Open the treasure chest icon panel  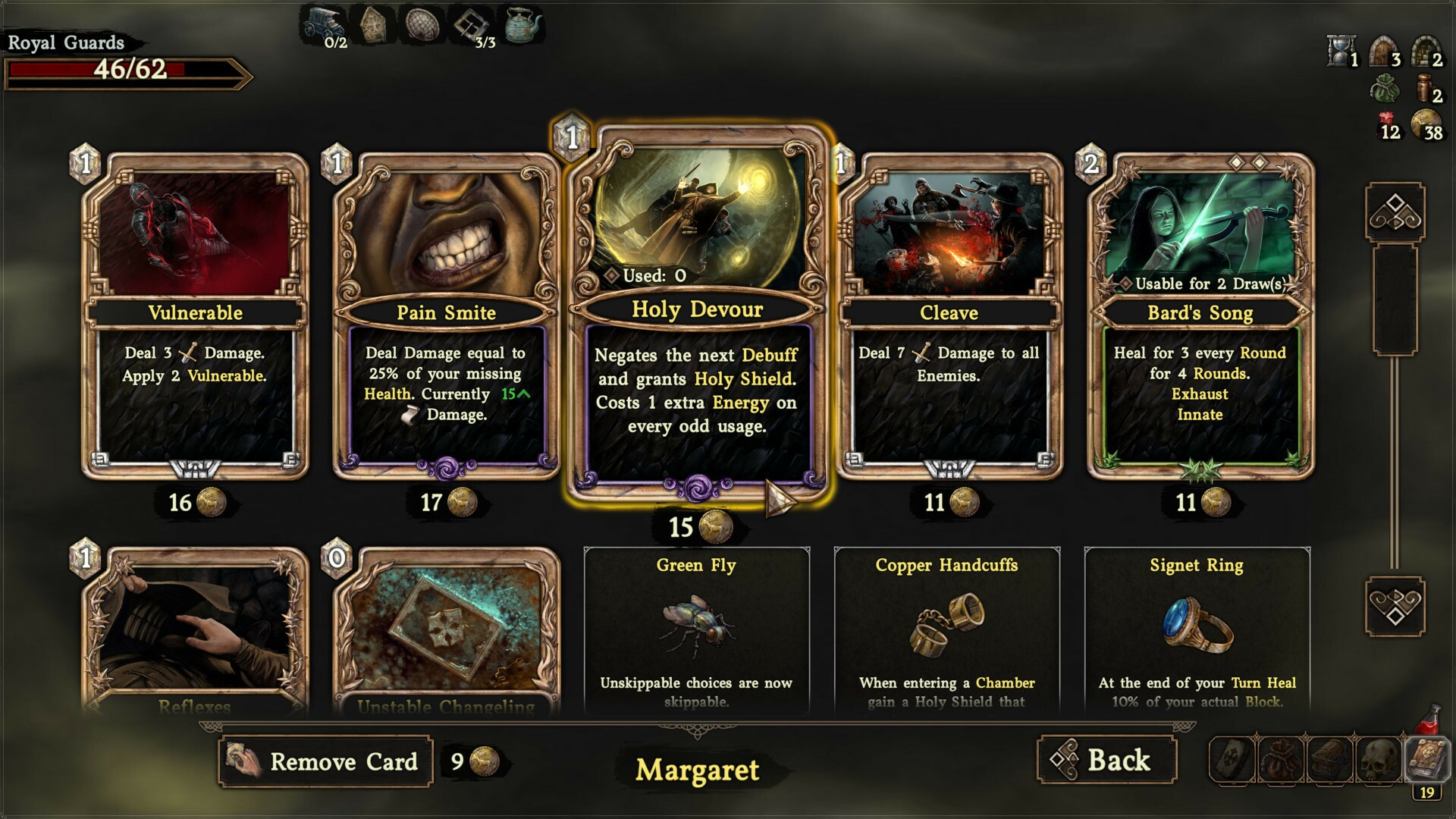(x=1330, y=759)
